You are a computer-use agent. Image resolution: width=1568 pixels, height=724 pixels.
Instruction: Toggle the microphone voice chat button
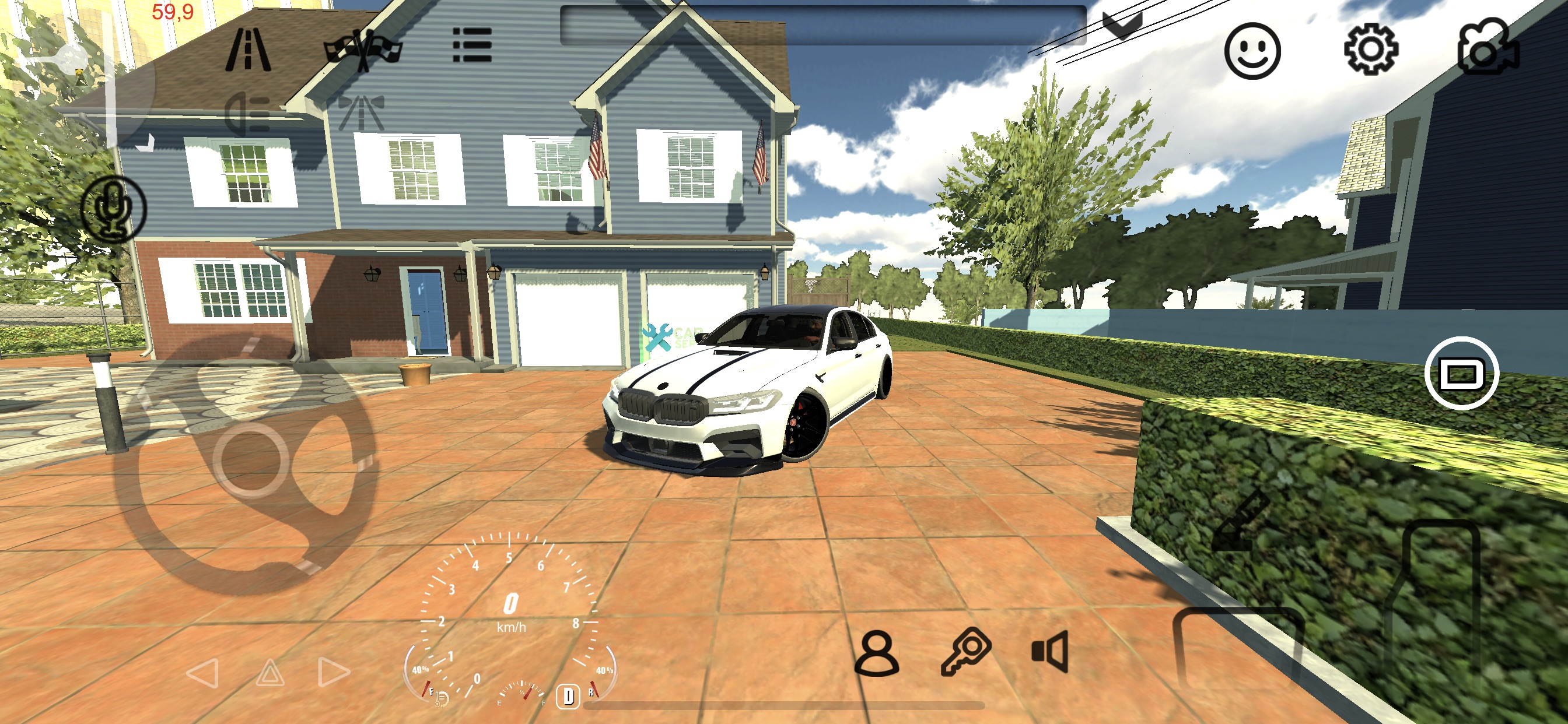point(114,208)
